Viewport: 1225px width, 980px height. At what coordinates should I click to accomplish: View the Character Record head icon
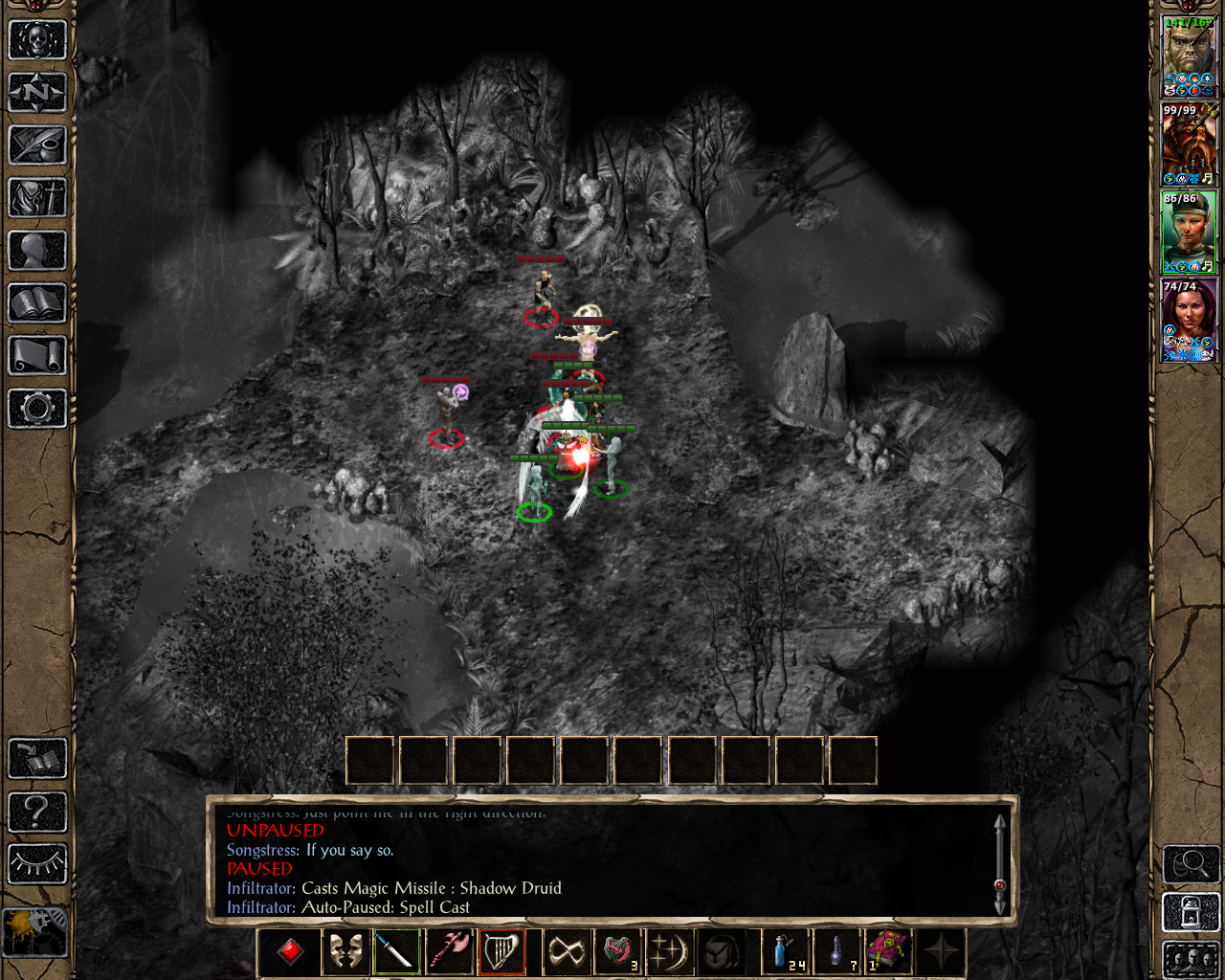point(36,251)
